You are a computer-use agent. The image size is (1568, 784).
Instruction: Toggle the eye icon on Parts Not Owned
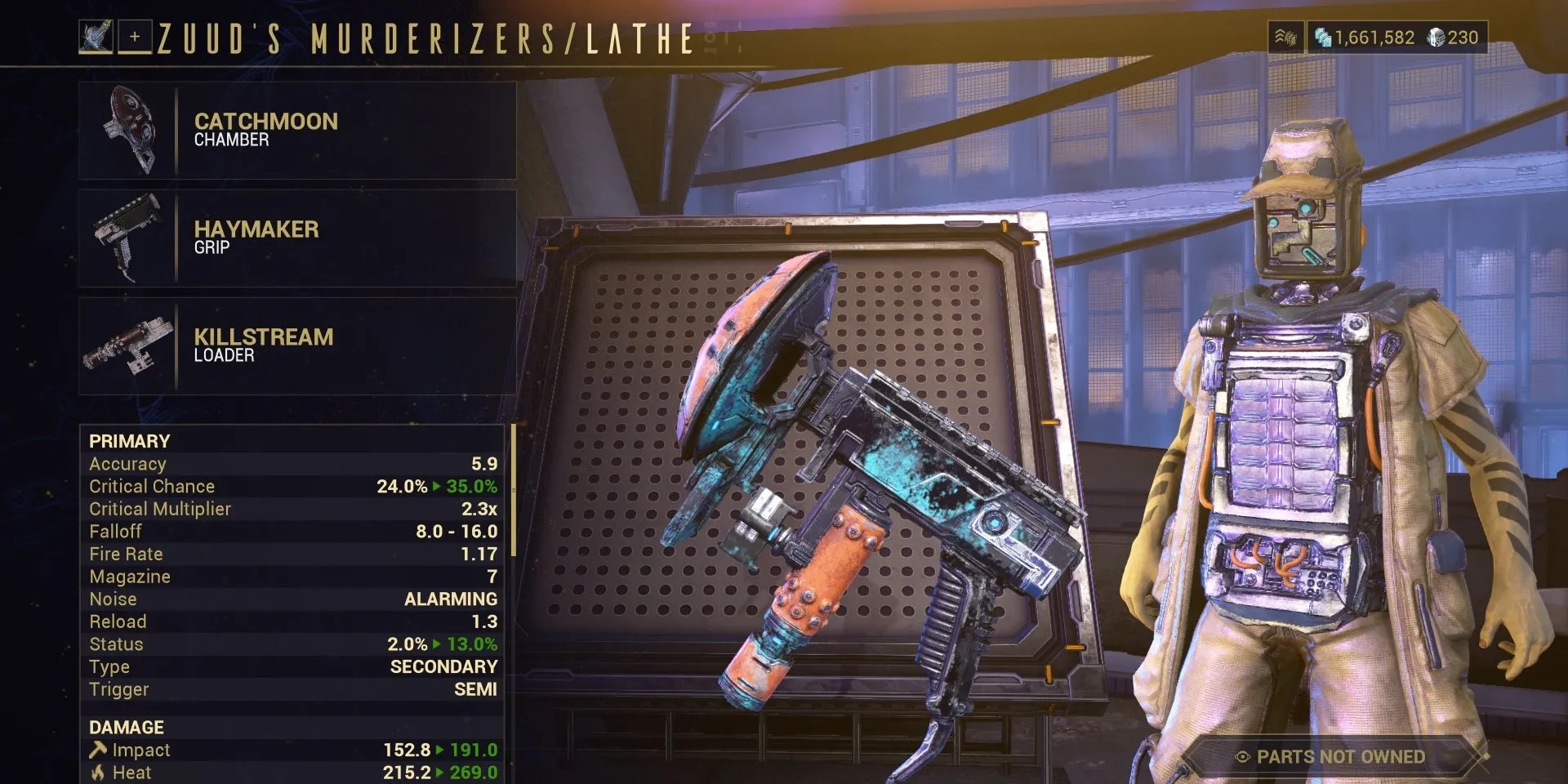(x=1245, y=757)
